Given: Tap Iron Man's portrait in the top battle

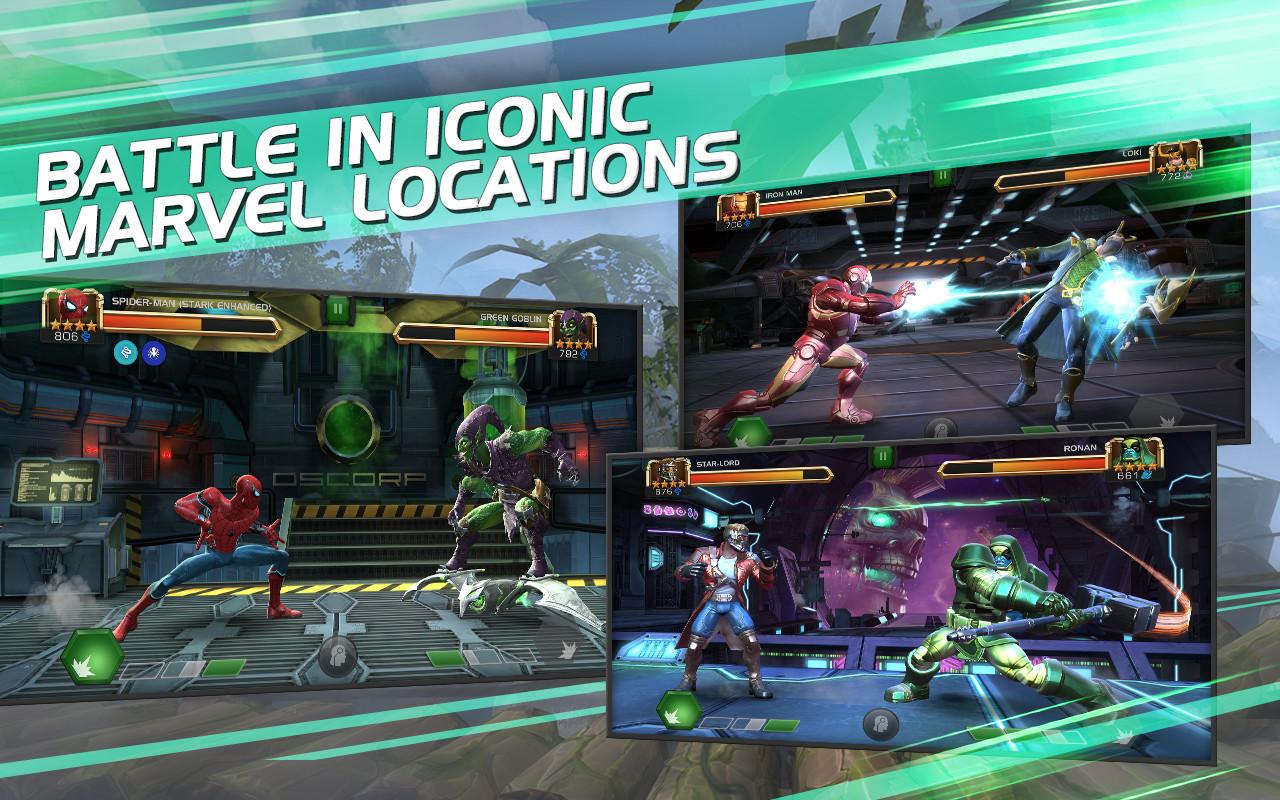Looking at the screenshot, I should (737, 204).
